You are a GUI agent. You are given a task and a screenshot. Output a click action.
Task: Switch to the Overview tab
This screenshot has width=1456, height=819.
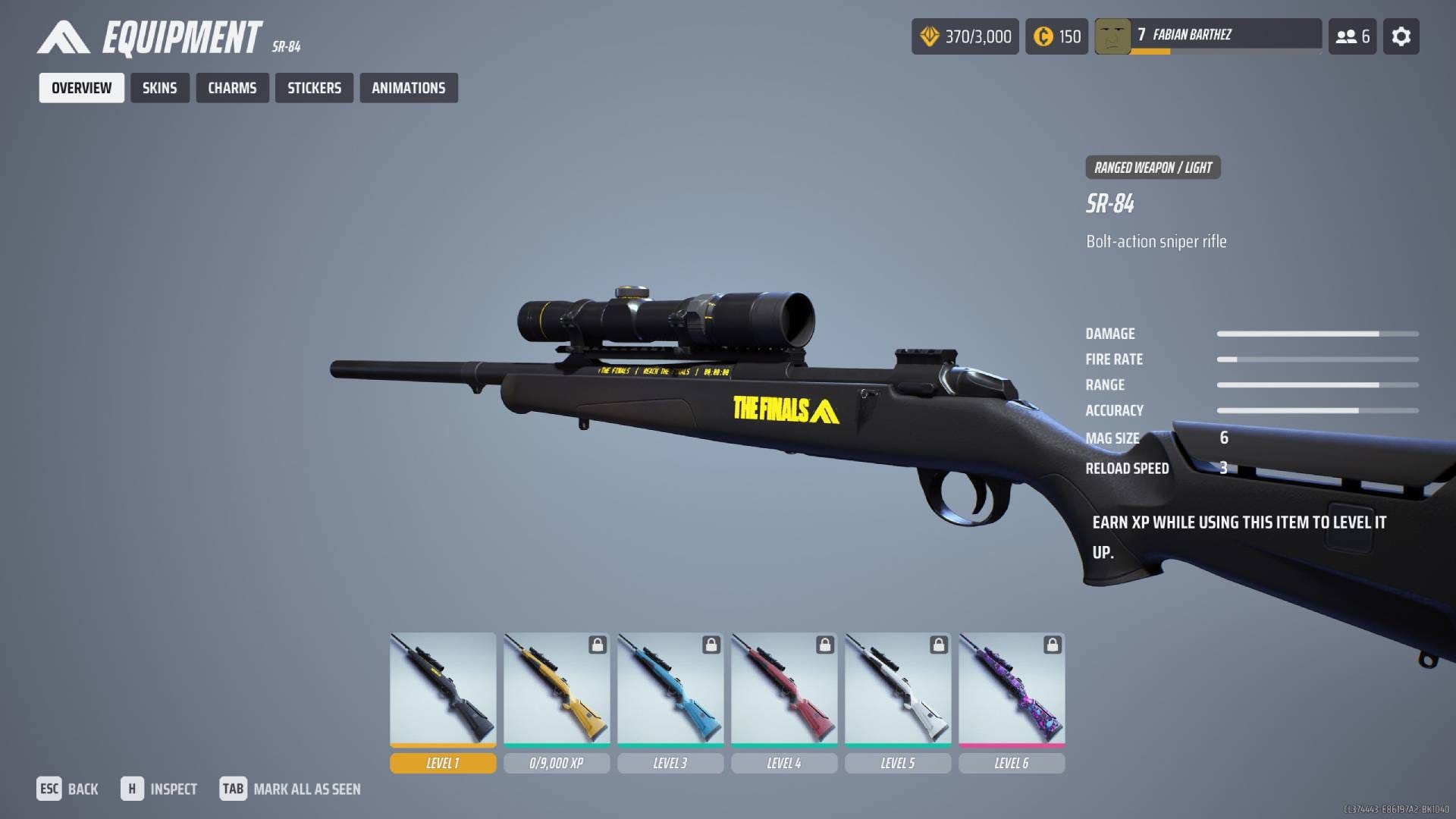point(81,88)
